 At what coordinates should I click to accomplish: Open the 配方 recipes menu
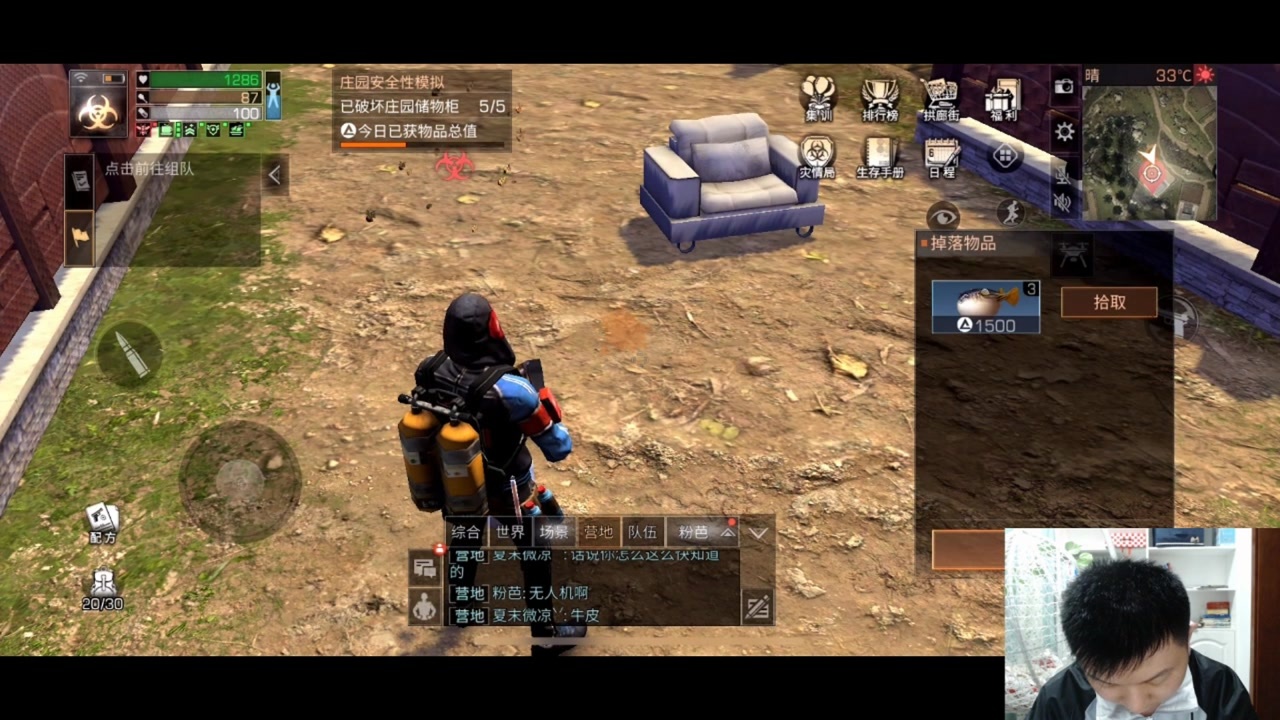coord(102,522)
